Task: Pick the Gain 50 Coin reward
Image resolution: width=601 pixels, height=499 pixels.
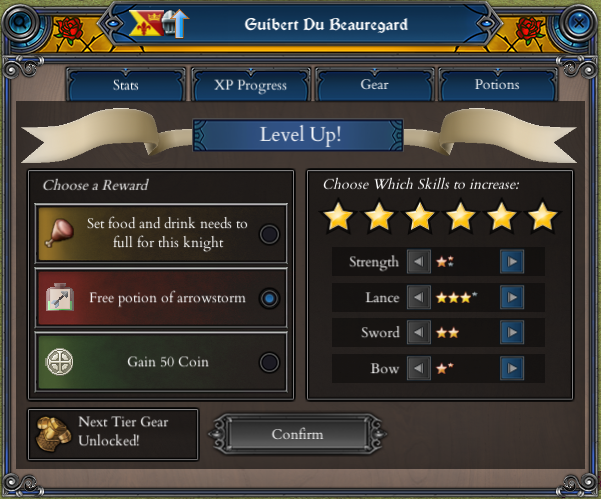Action: [x=268, y=362]
